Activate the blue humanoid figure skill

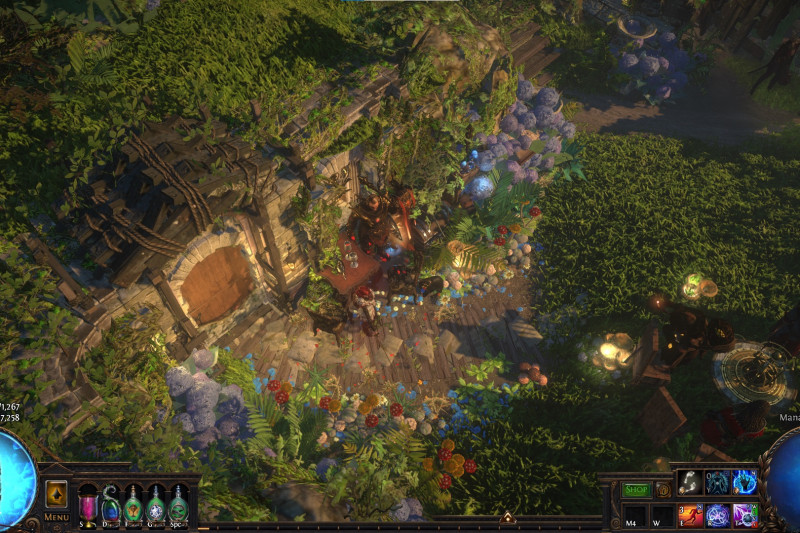click(717, 482)
